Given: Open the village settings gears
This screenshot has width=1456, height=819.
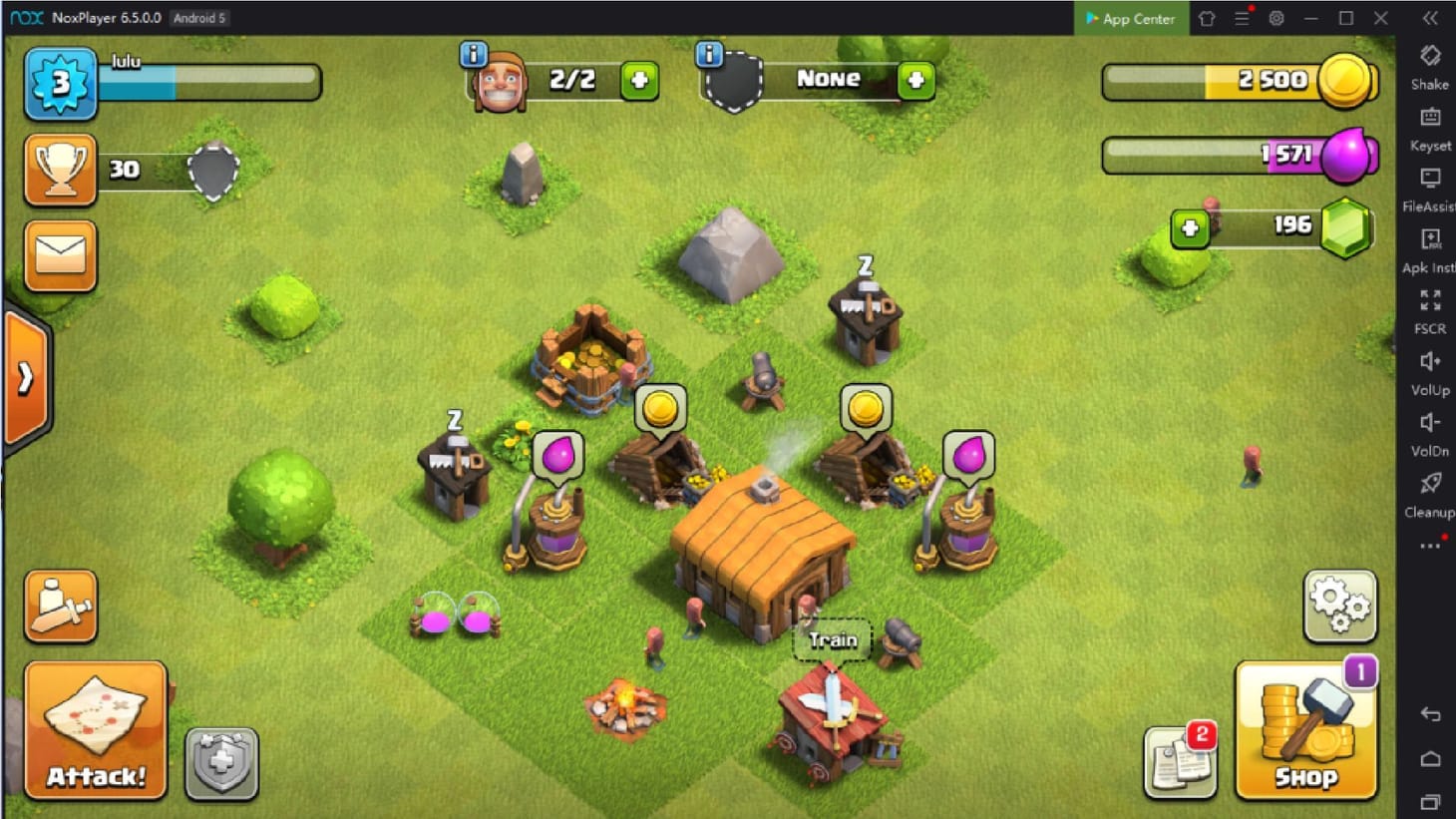Looking at the screenshot, I should [1340, 604].
